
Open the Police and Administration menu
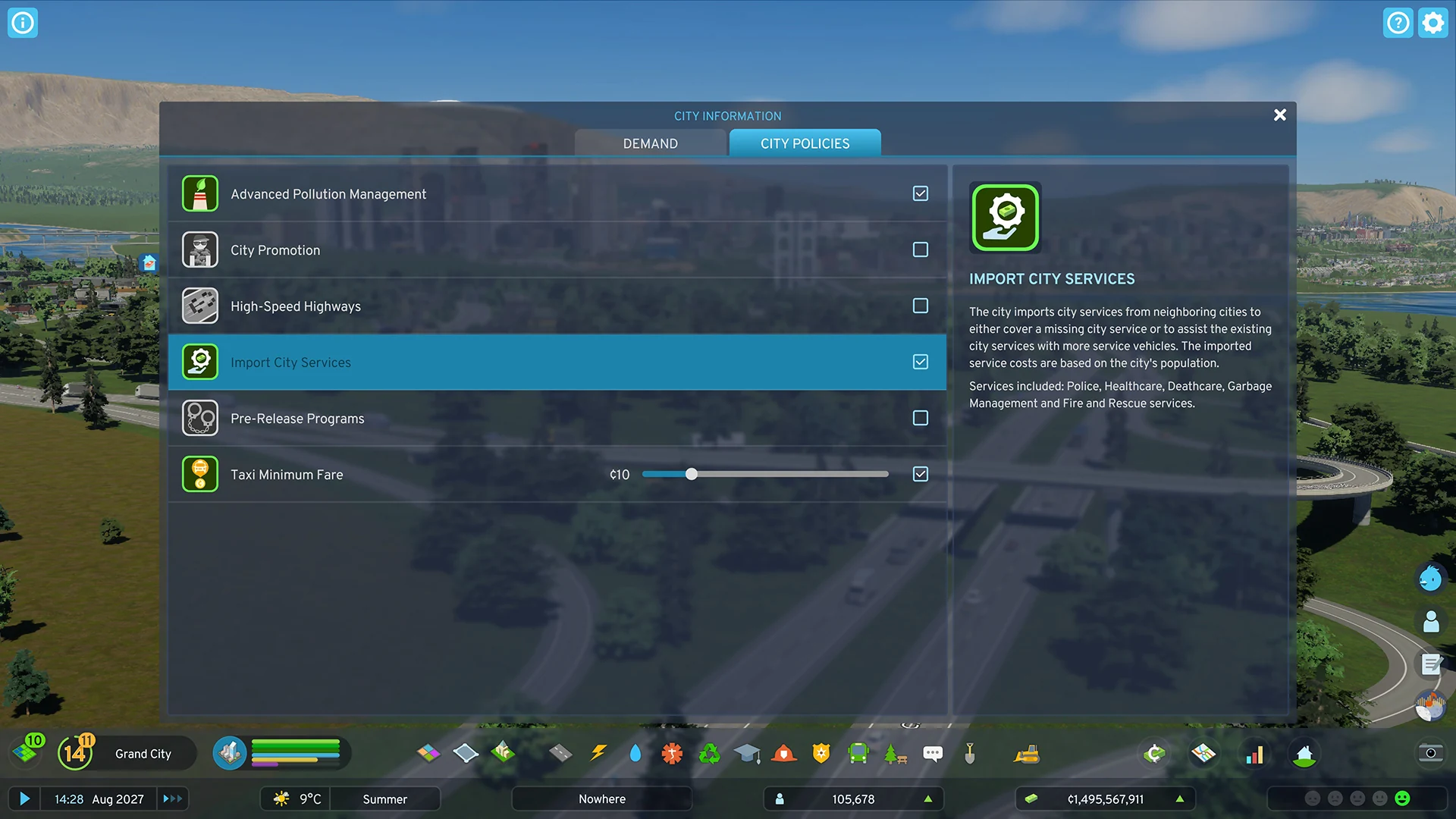coord(821,753)
